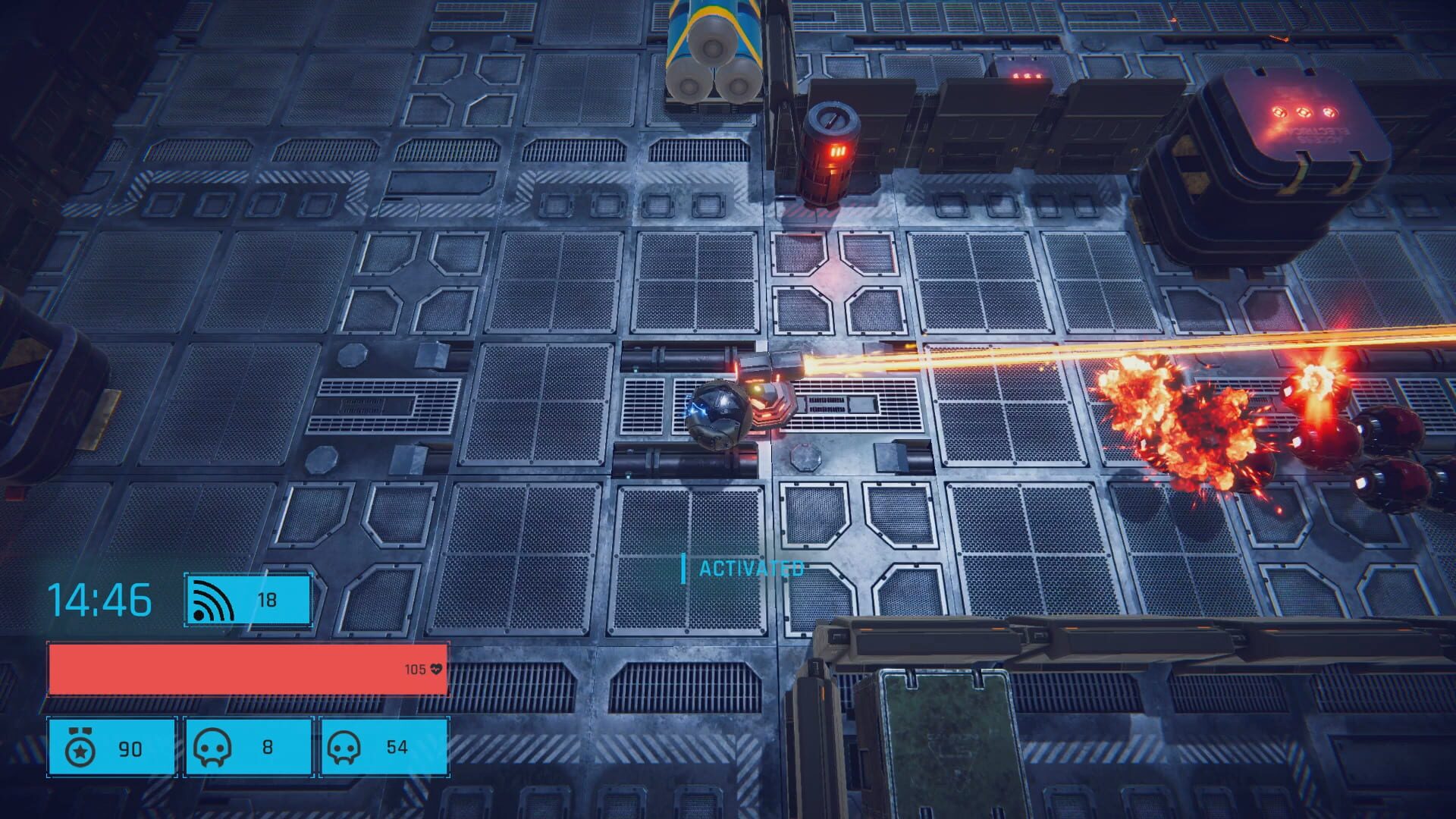Click the ACTIVATED text notification
1456x819 pixels.
[751, 567]
